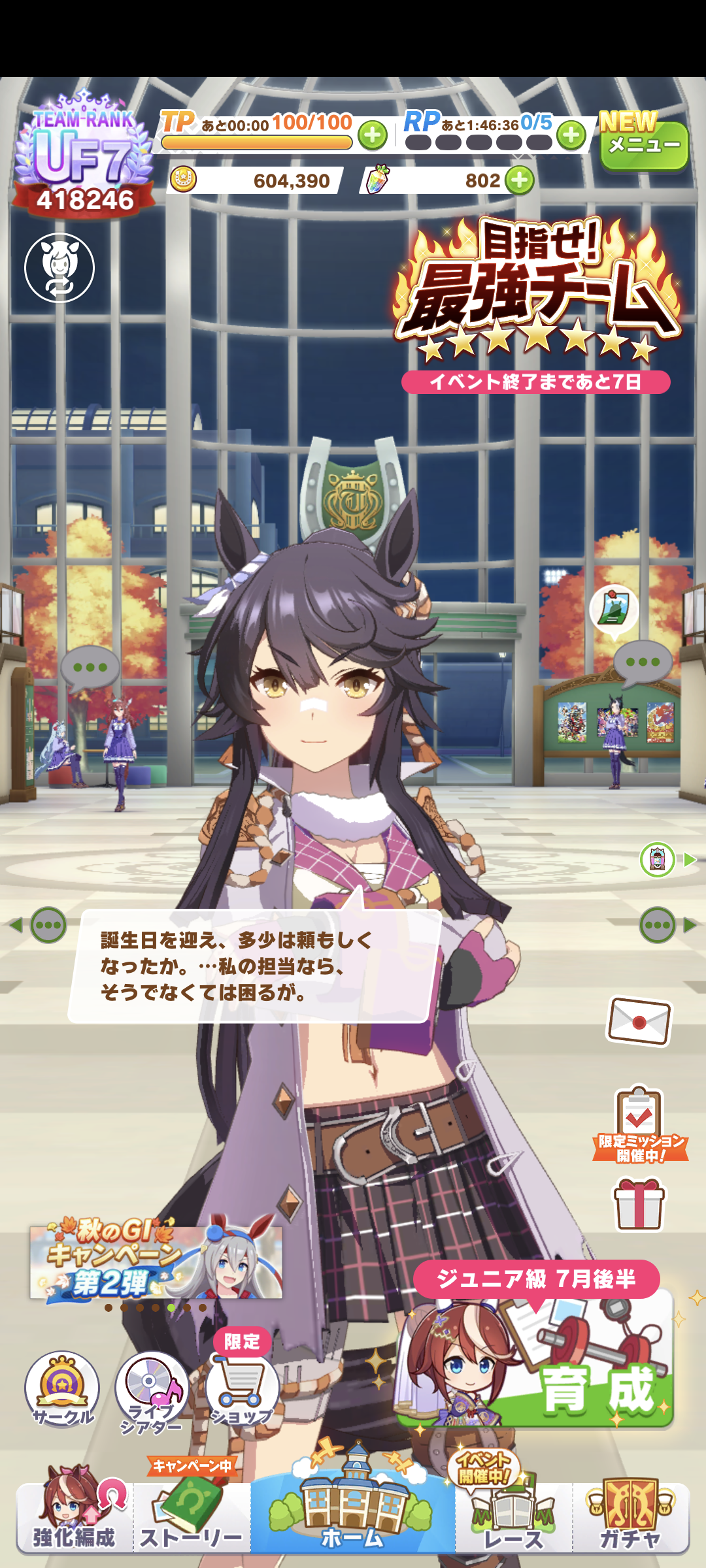The height and width of the screenshot is (1568, 706).
Task: View the 限定ミッション clipboard
Action: click(x=640, y=1125)
